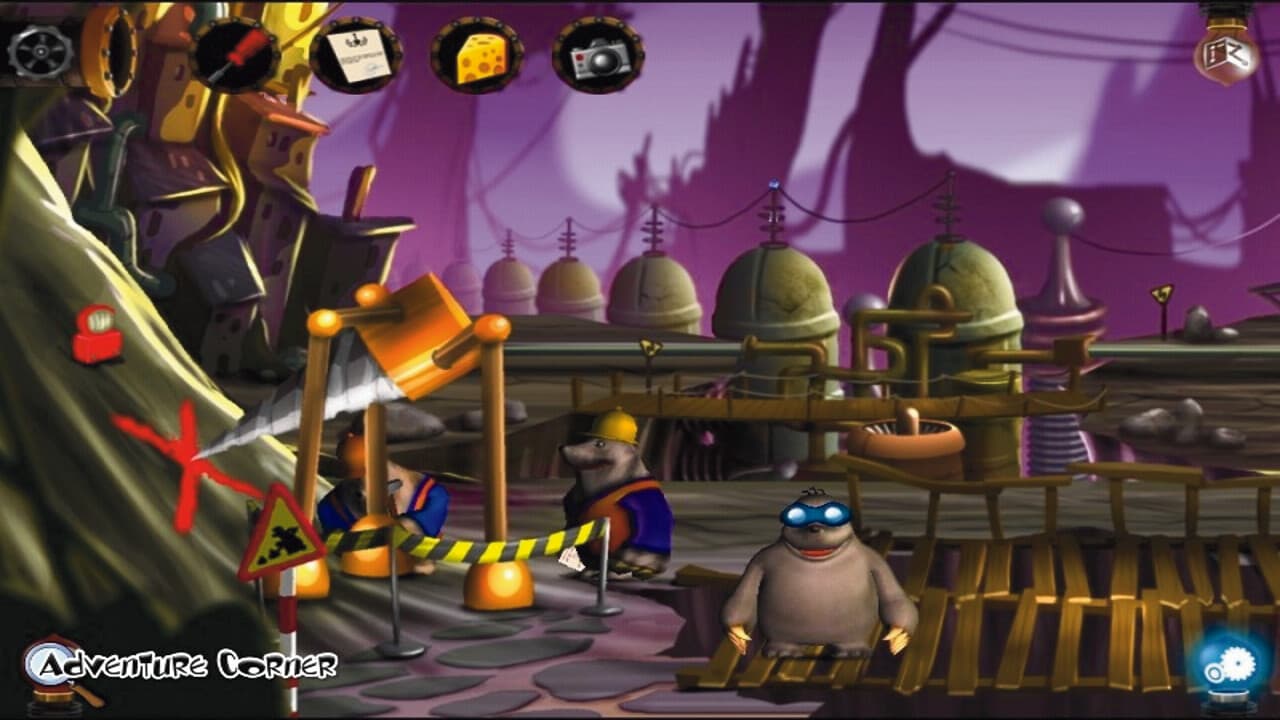Select the camera inventory item
1280x720 pixels.
pos(597,55)
